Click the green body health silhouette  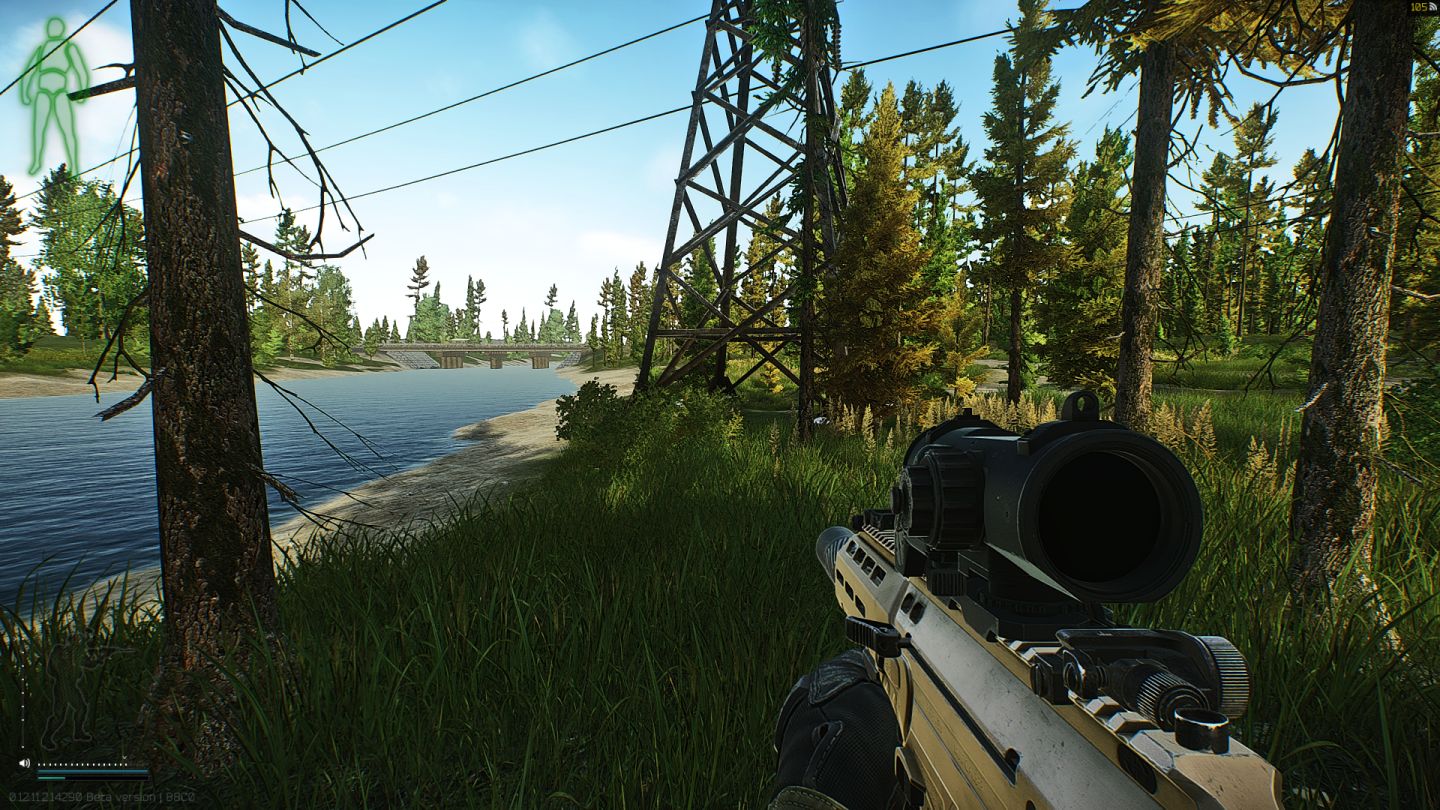53,95
